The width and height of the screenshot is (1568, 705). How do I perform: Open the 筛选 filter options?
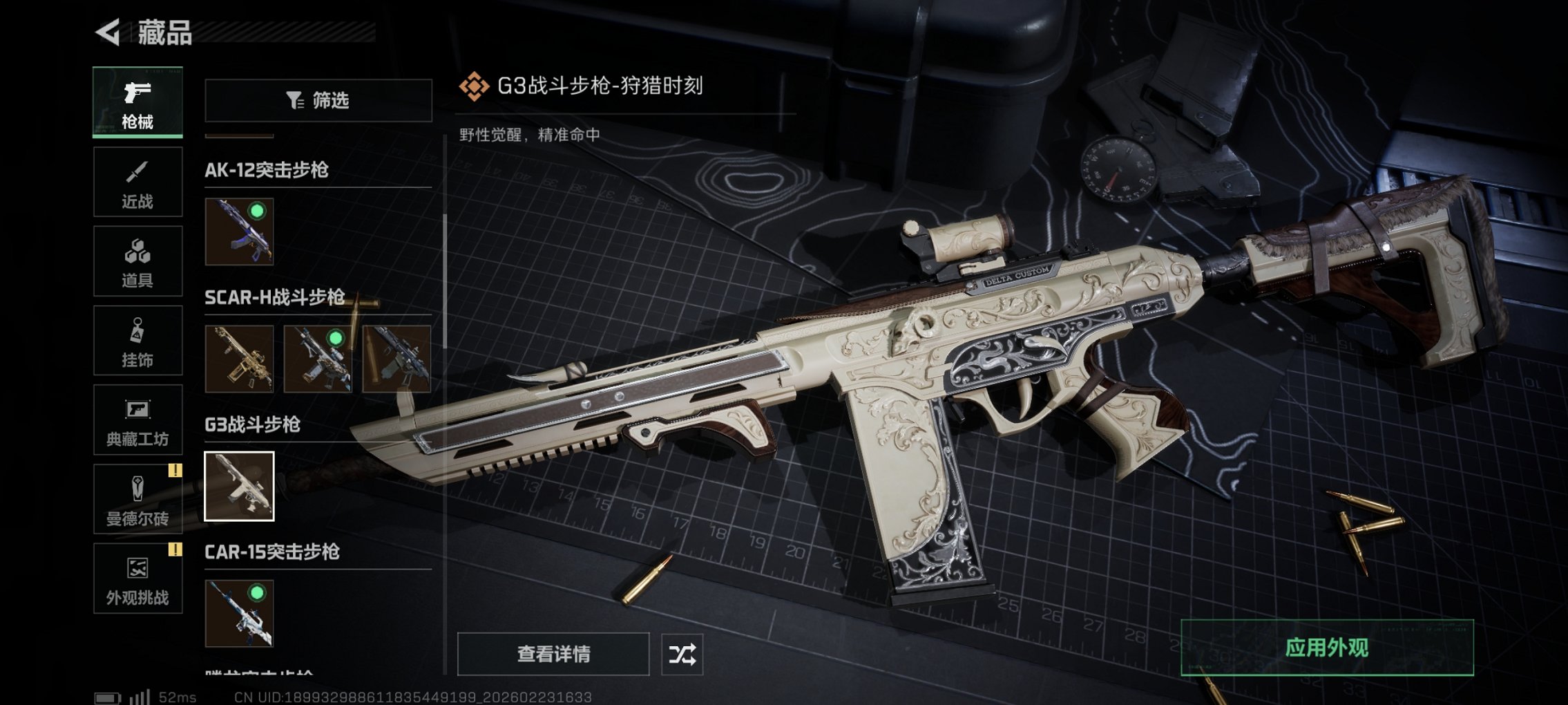click(x=318, y=101)
